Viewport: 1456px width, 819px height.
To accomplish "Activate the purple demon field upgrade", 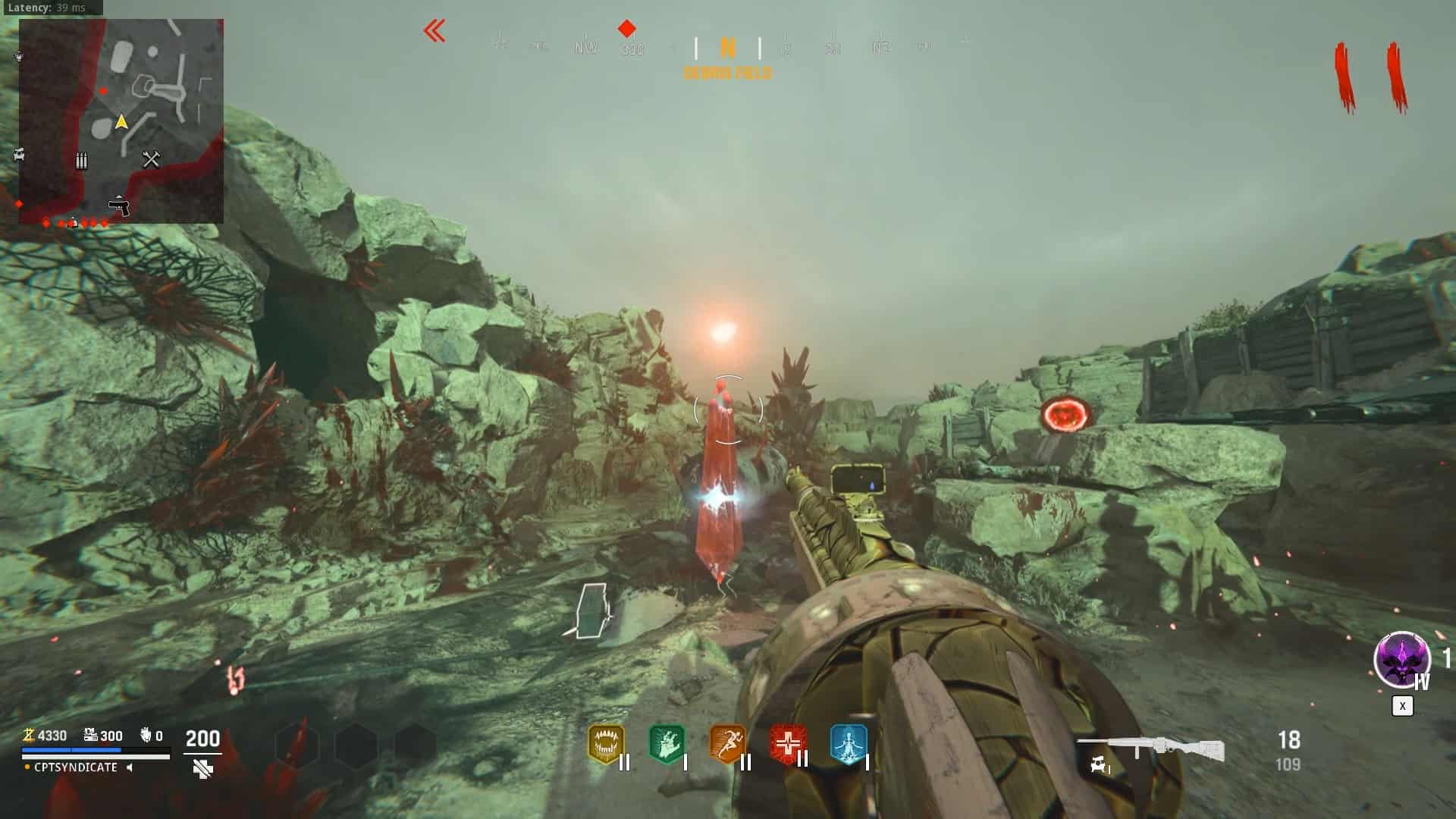I will coord(1401,659).
